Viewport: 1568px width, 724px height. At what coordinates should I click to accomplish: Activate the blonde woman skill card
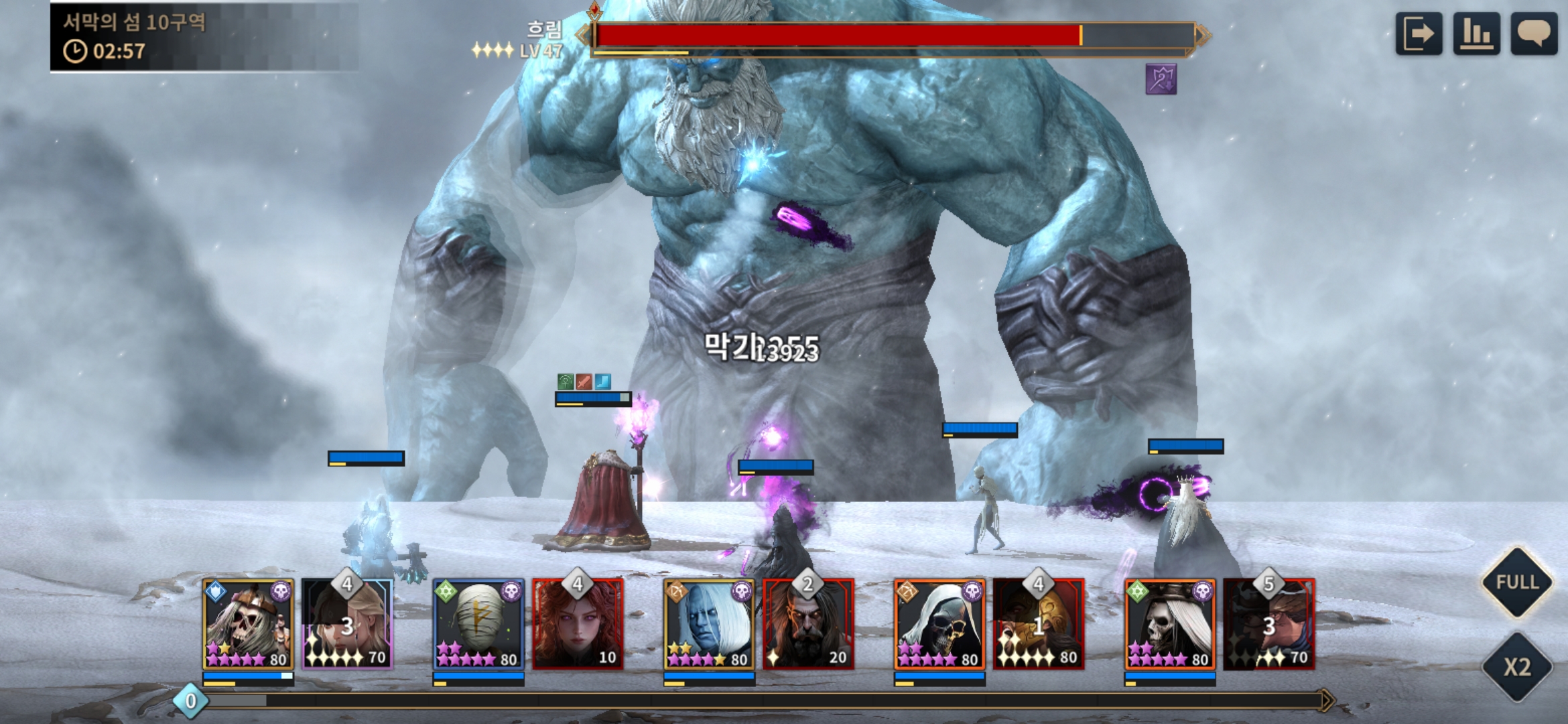pyautogui.click(x=347, y=625)
